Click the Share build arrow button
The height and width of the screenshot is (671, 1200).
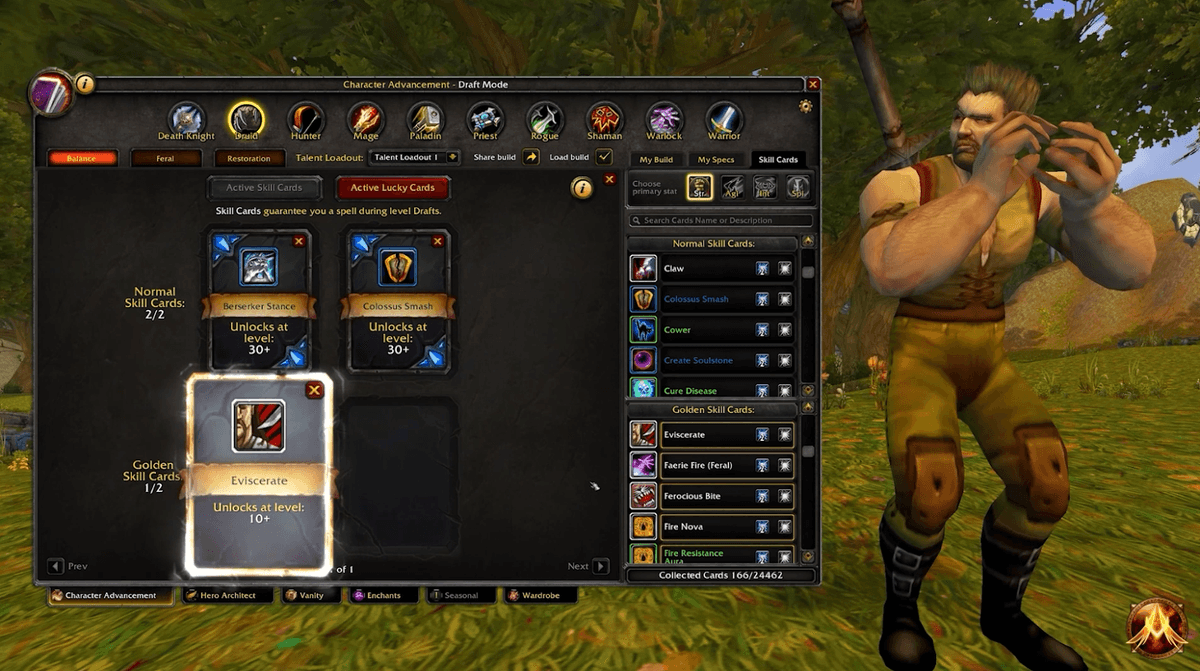(531, 157)
